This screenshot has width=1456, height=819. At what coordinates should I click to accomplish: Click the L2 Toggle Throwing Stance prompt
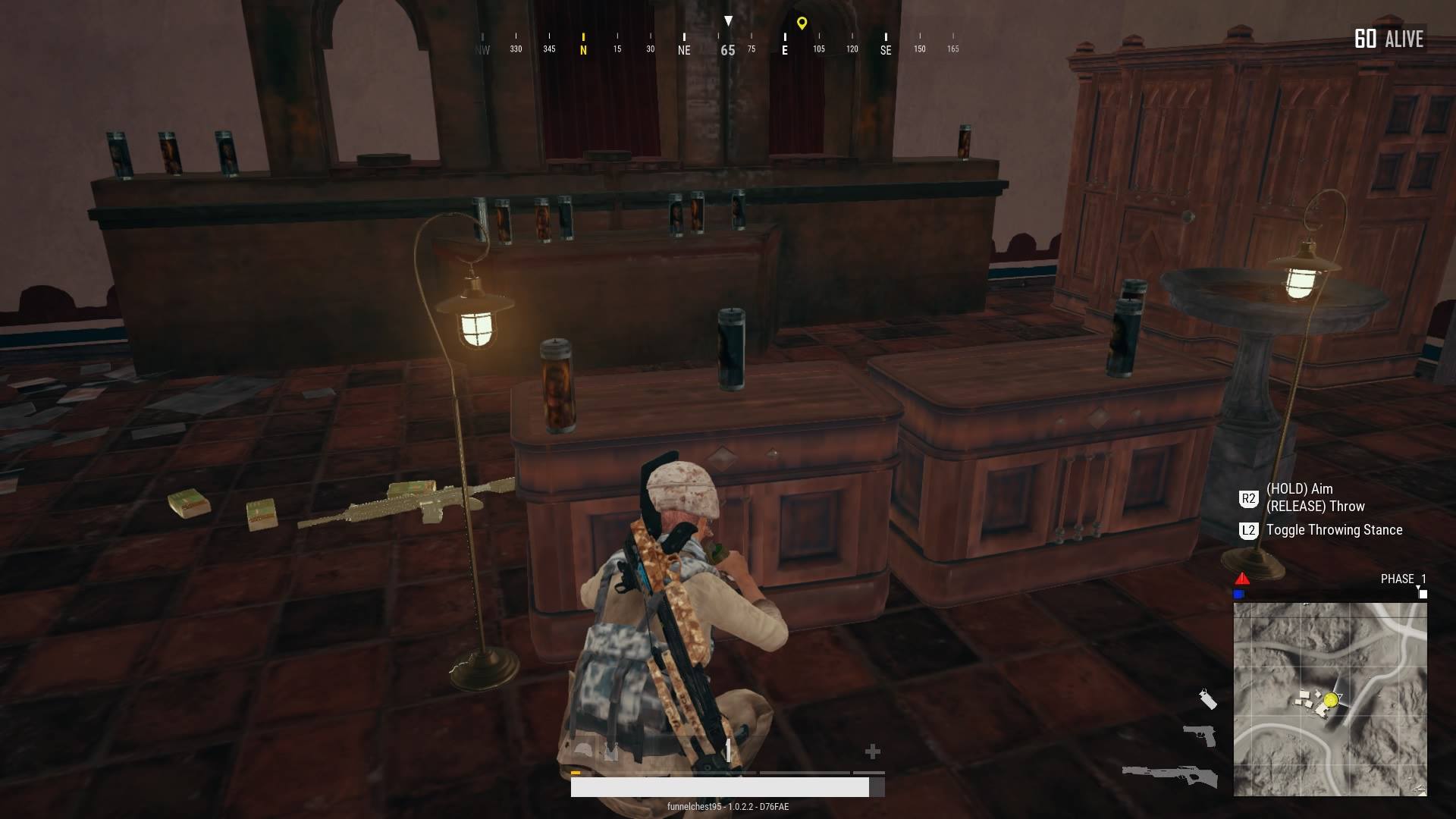[1334, 530]
